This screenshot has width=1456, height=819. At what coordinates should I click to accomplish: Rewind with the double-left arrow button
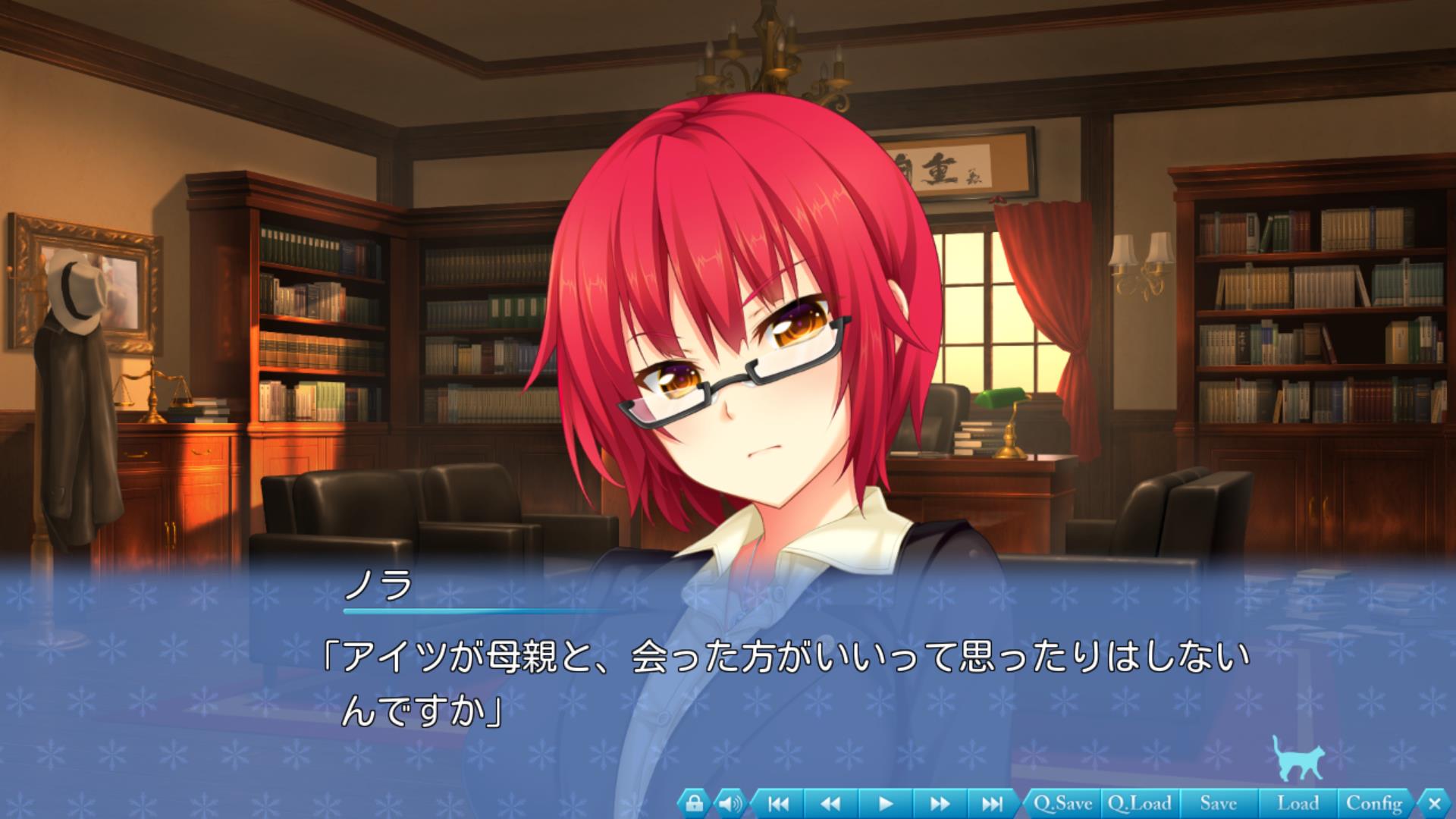coord(831,803)
